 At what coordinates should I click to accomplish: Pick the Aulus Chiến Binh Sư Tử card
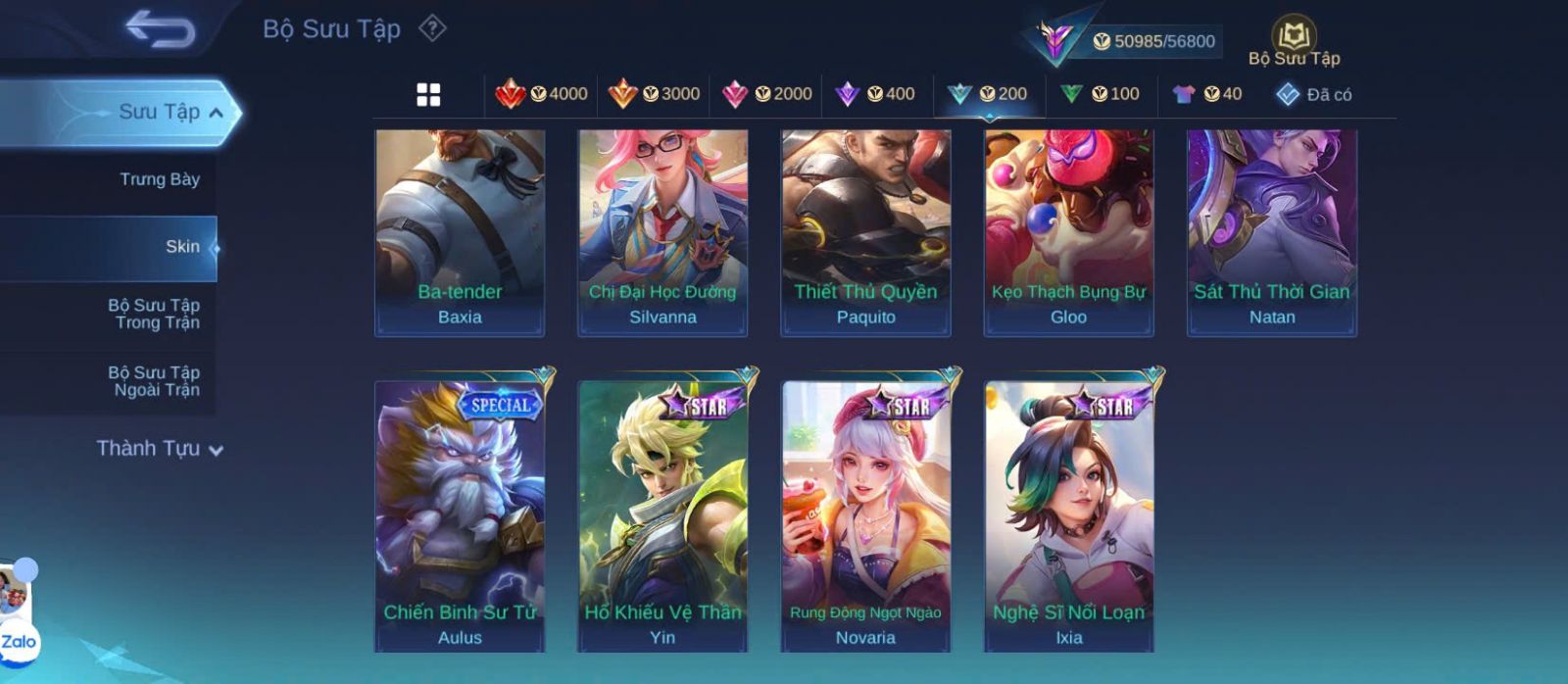point(460,514)
